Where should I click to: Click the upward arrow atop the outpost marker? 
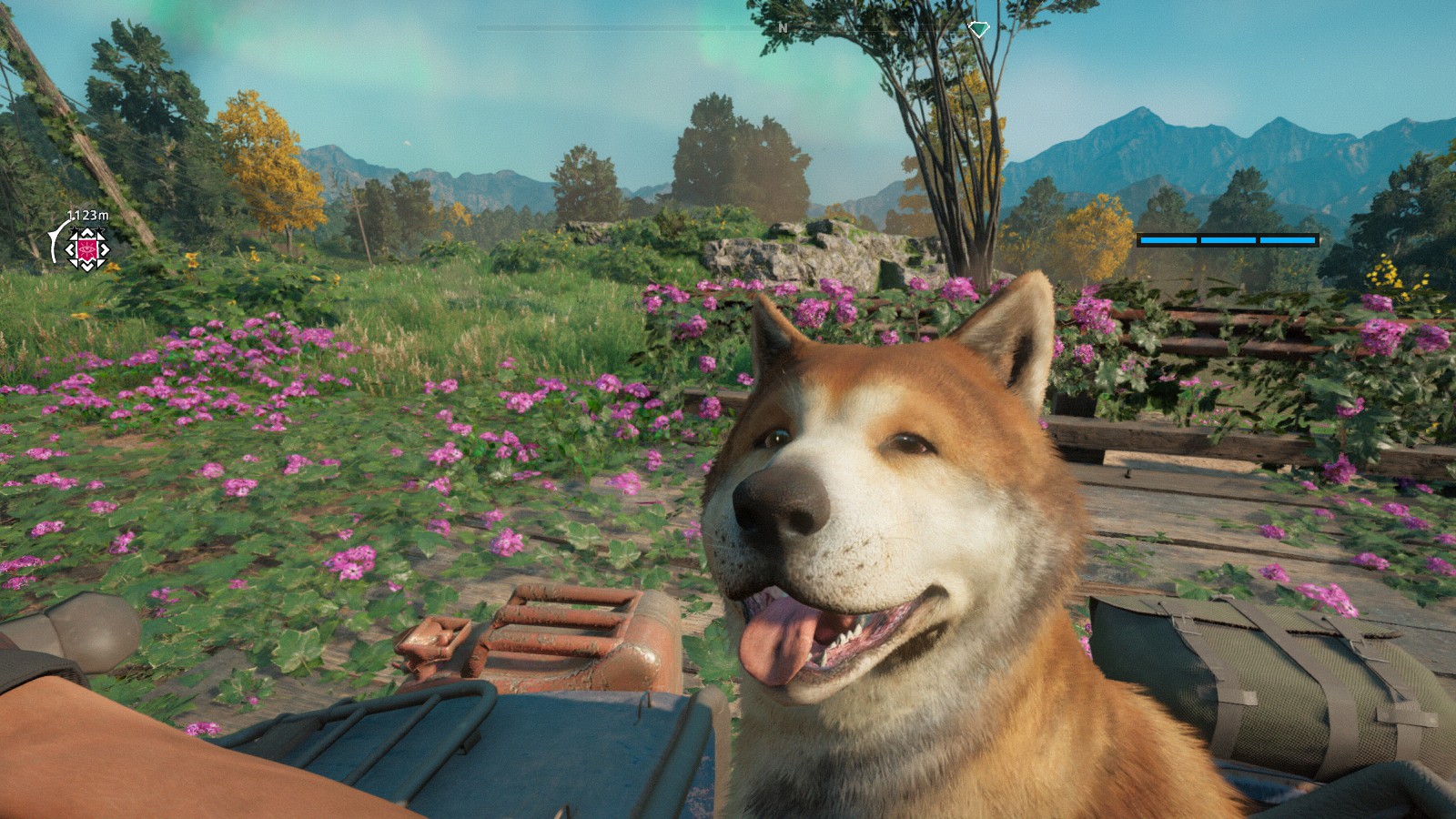click(87, 231)
